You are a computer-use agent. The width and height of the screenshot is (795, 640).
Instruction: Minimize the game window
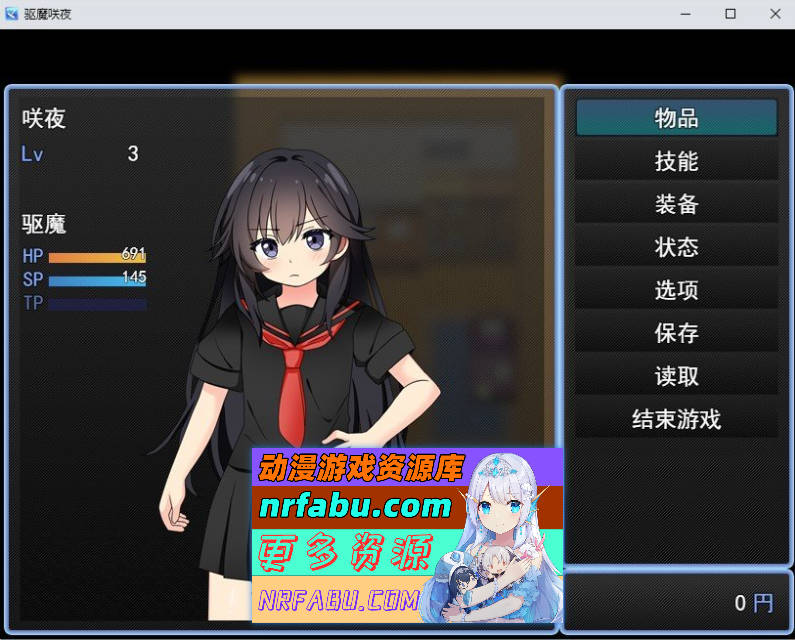point(686,14)
